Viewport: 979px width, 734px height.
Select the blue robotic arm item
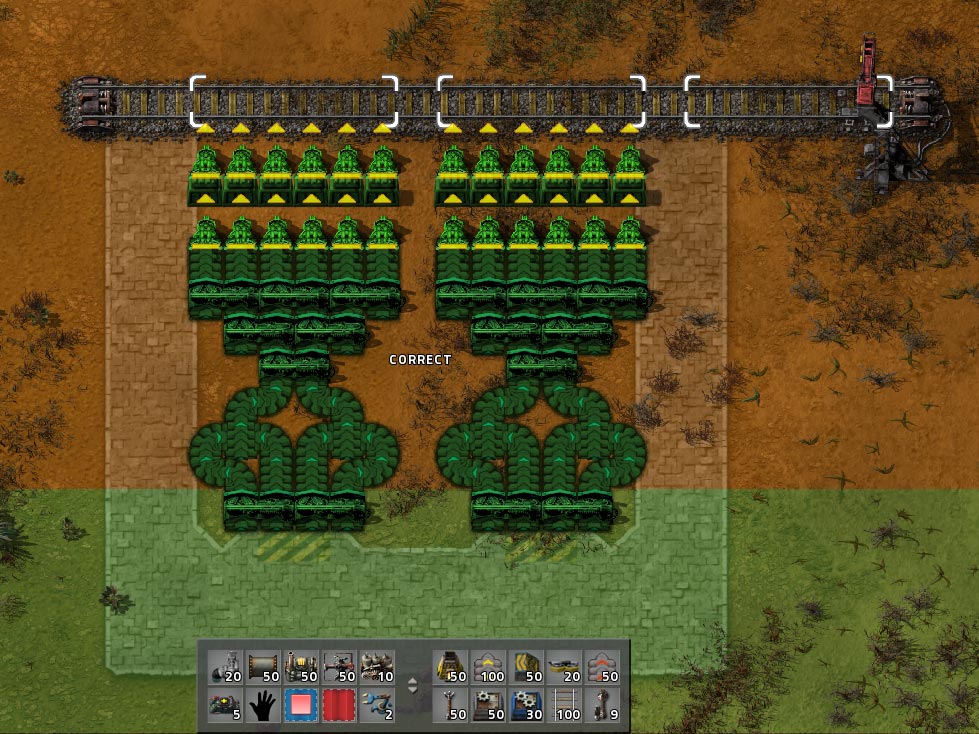pos(377,705)
